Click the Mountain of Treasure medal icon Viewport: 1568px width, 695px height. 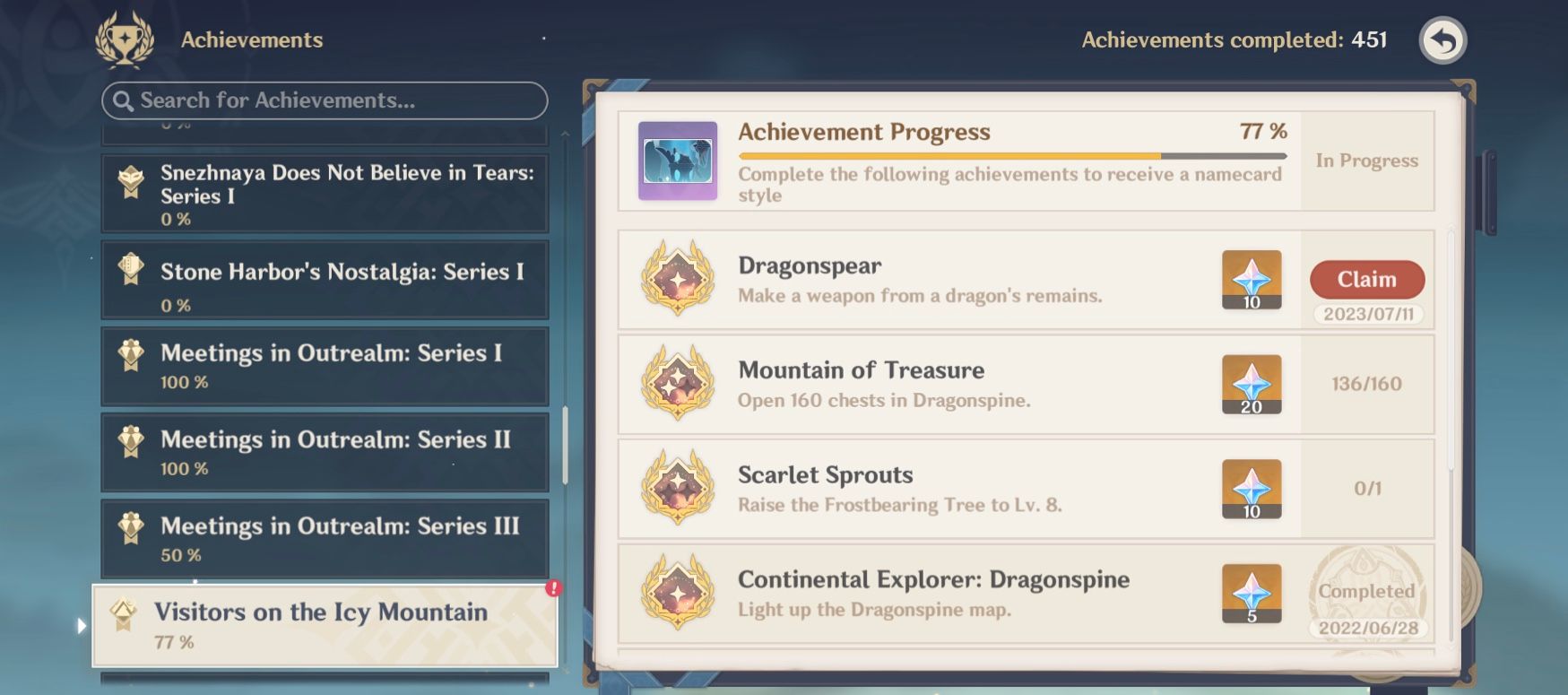tap(675, 385)
